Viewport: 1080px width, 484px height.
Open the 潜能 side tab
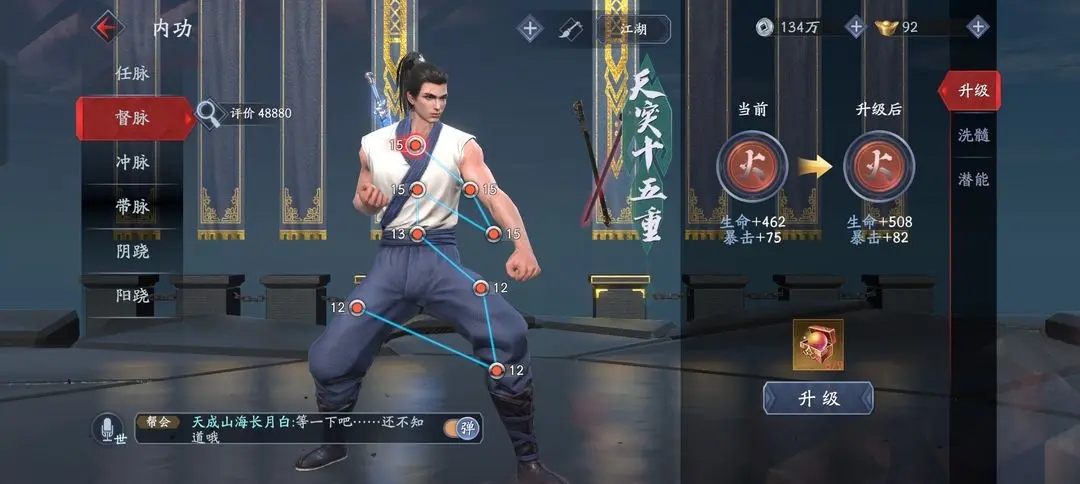tap(973, 179)
